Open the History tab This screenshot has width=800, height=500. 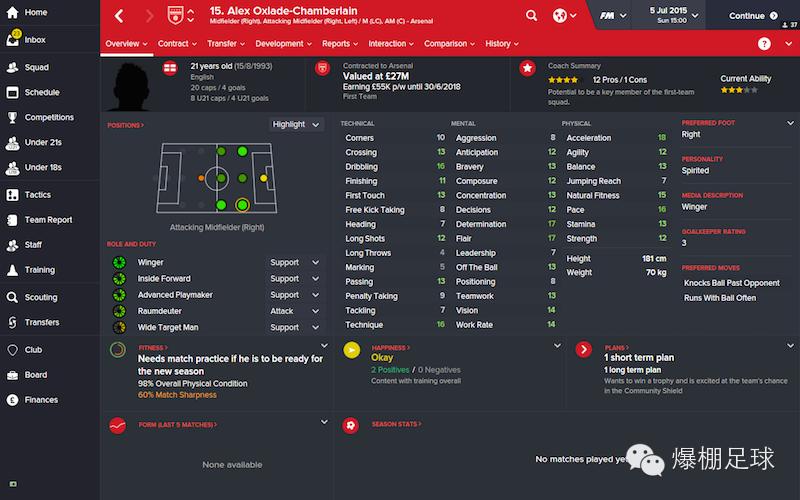tap(501, 44)
